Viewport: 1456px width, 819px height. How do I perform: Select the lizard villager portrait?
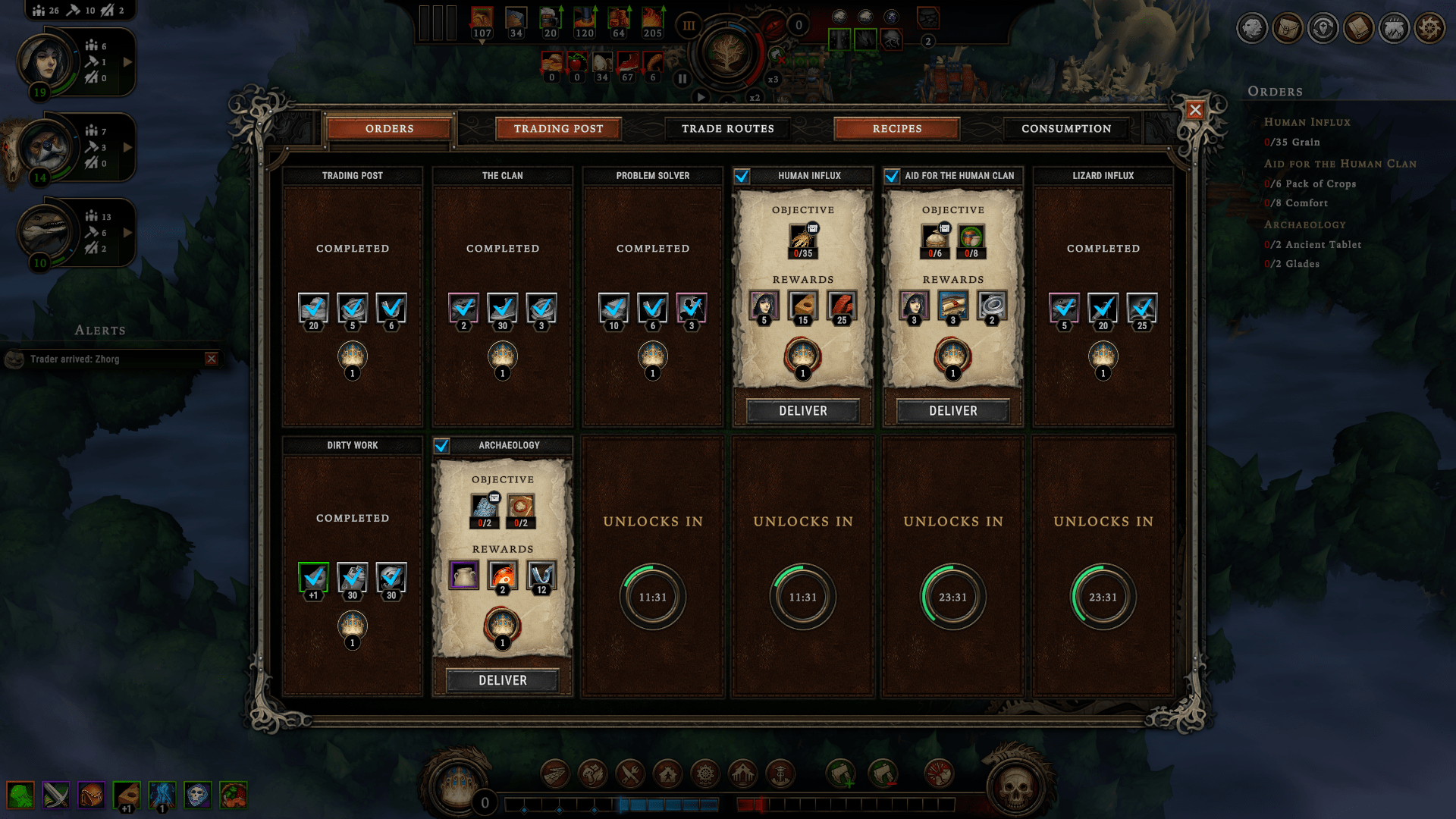(x=44, y=231)
